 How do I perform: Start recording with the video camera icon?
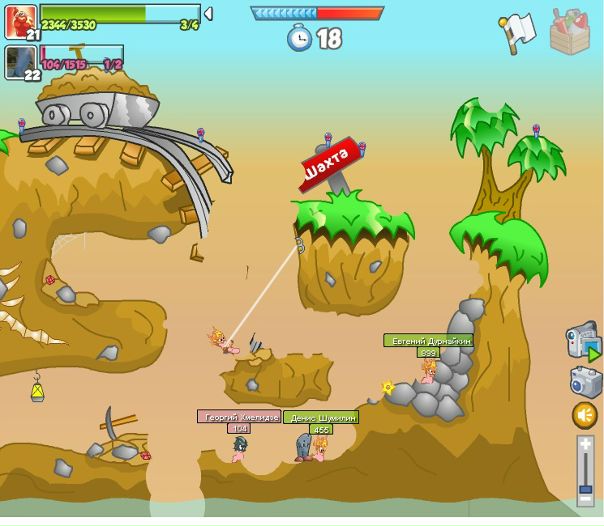tap(582, 342)
